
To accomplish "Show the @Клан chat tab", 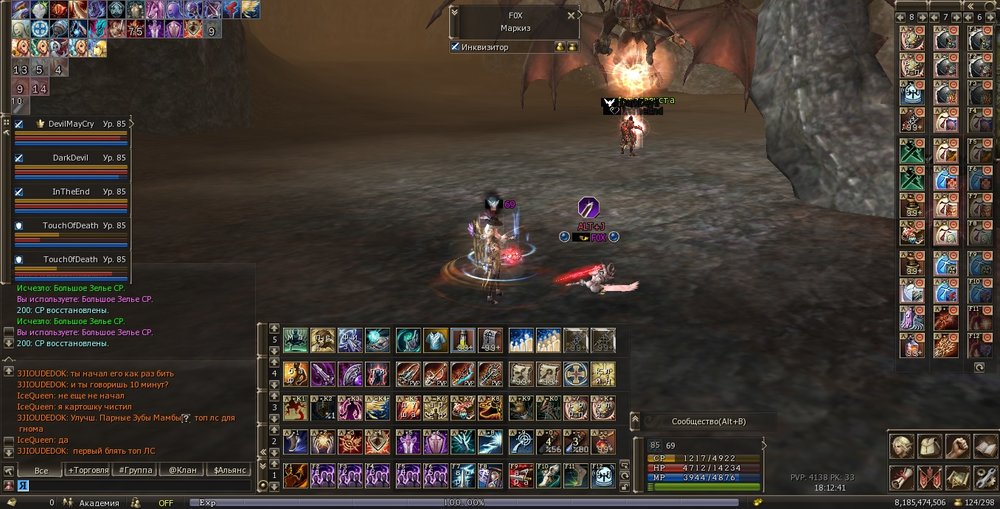I will [181, 469].
